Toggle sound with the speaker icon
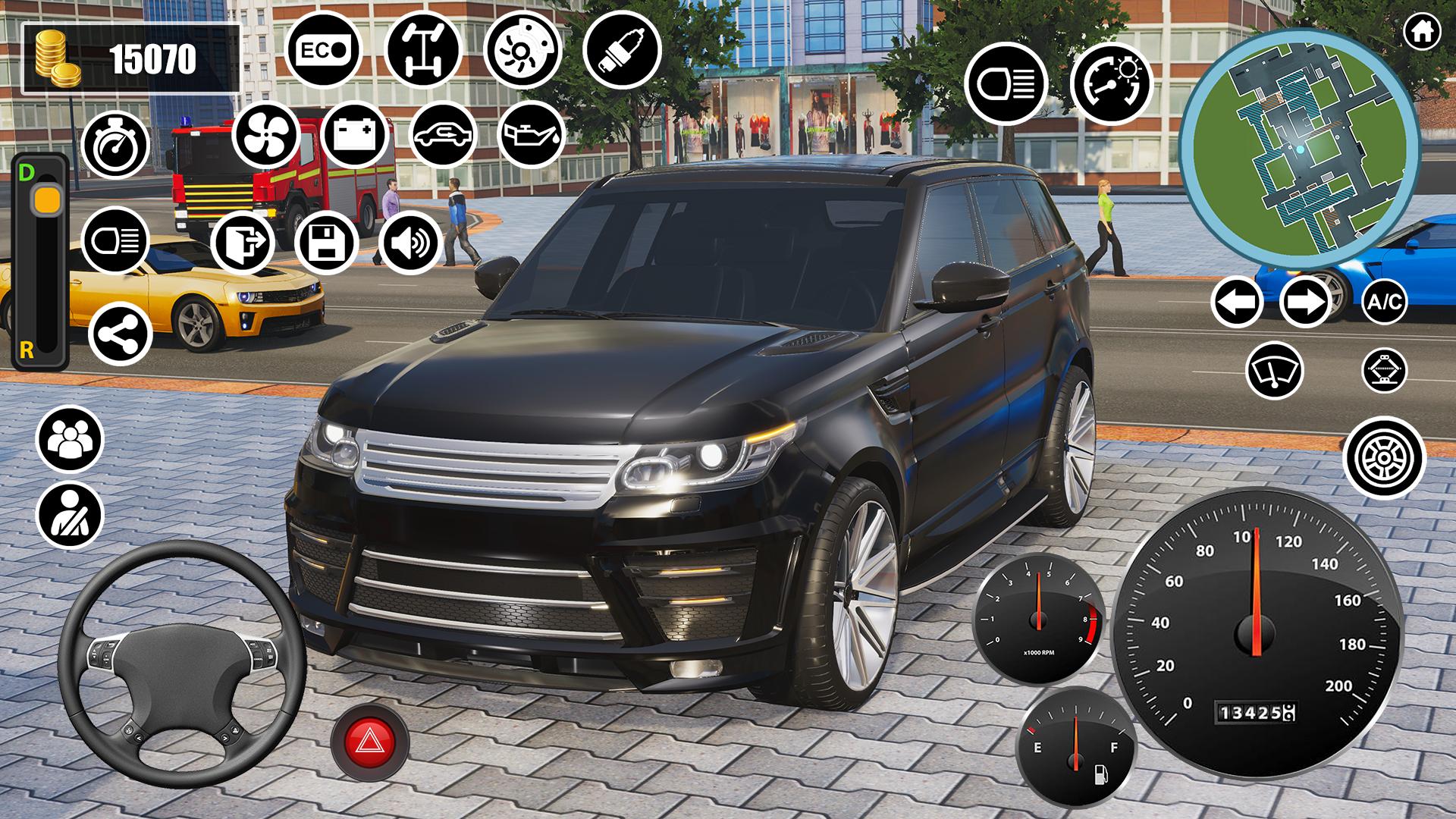 (410, 243)
